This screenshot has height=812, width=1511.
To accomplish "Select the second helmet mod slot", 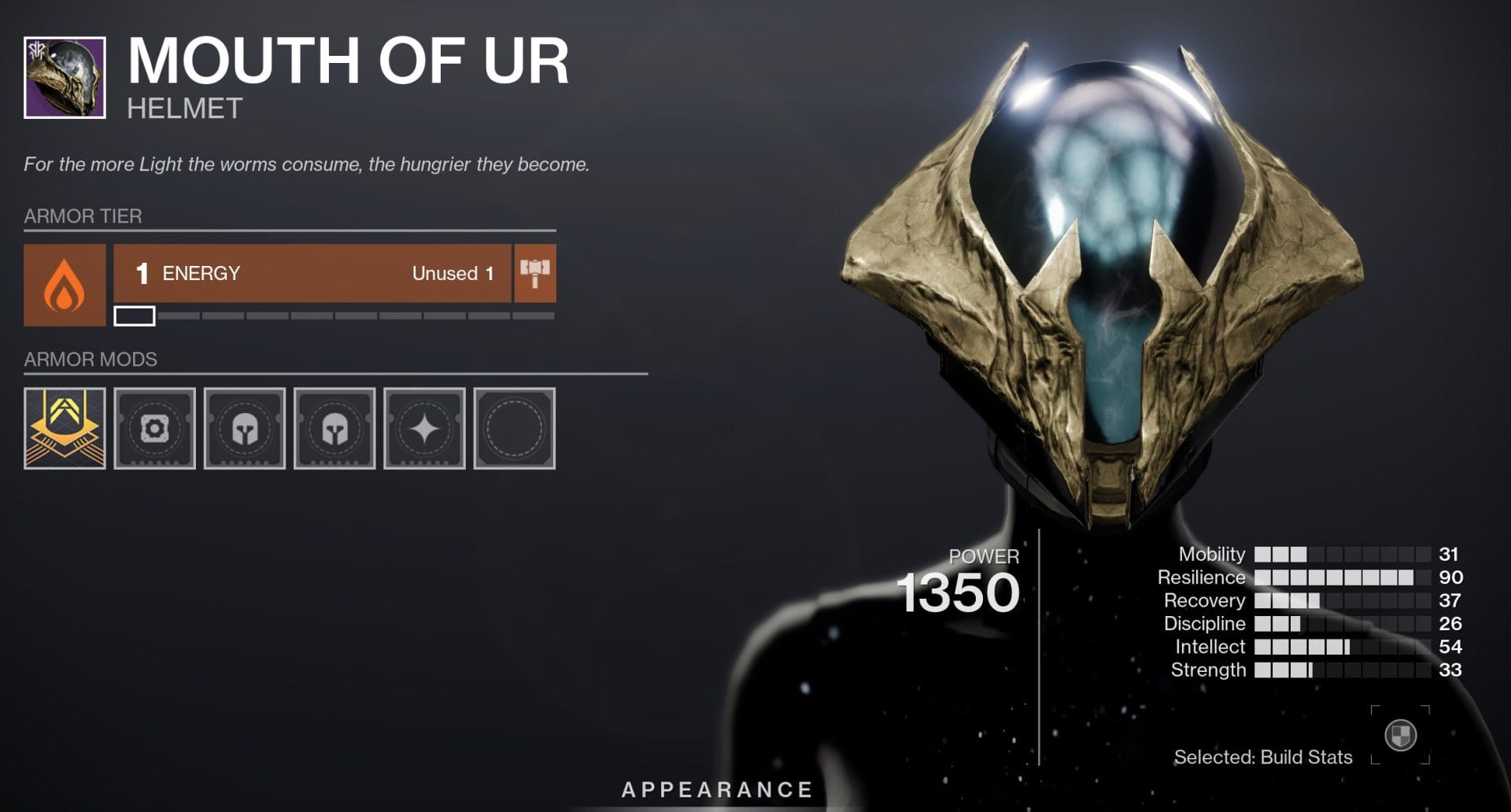I will (334, 427).
